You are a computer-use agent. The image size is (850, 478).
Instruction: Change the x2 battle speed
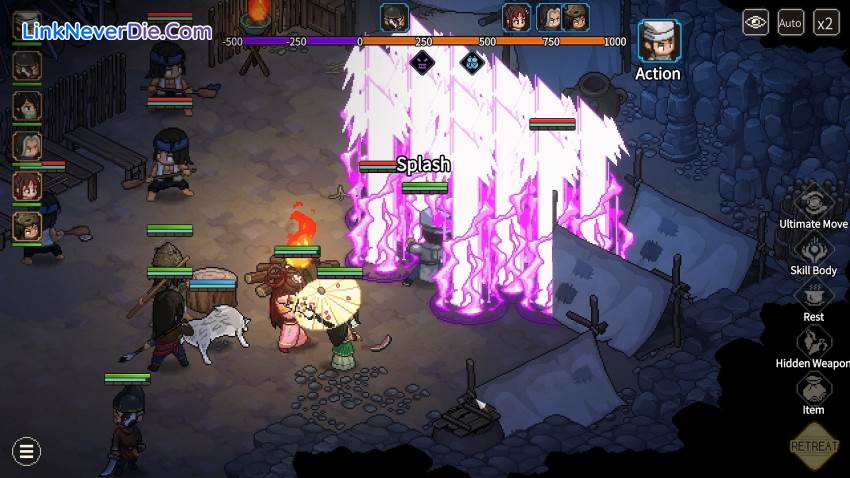click(x=826, y=22)
